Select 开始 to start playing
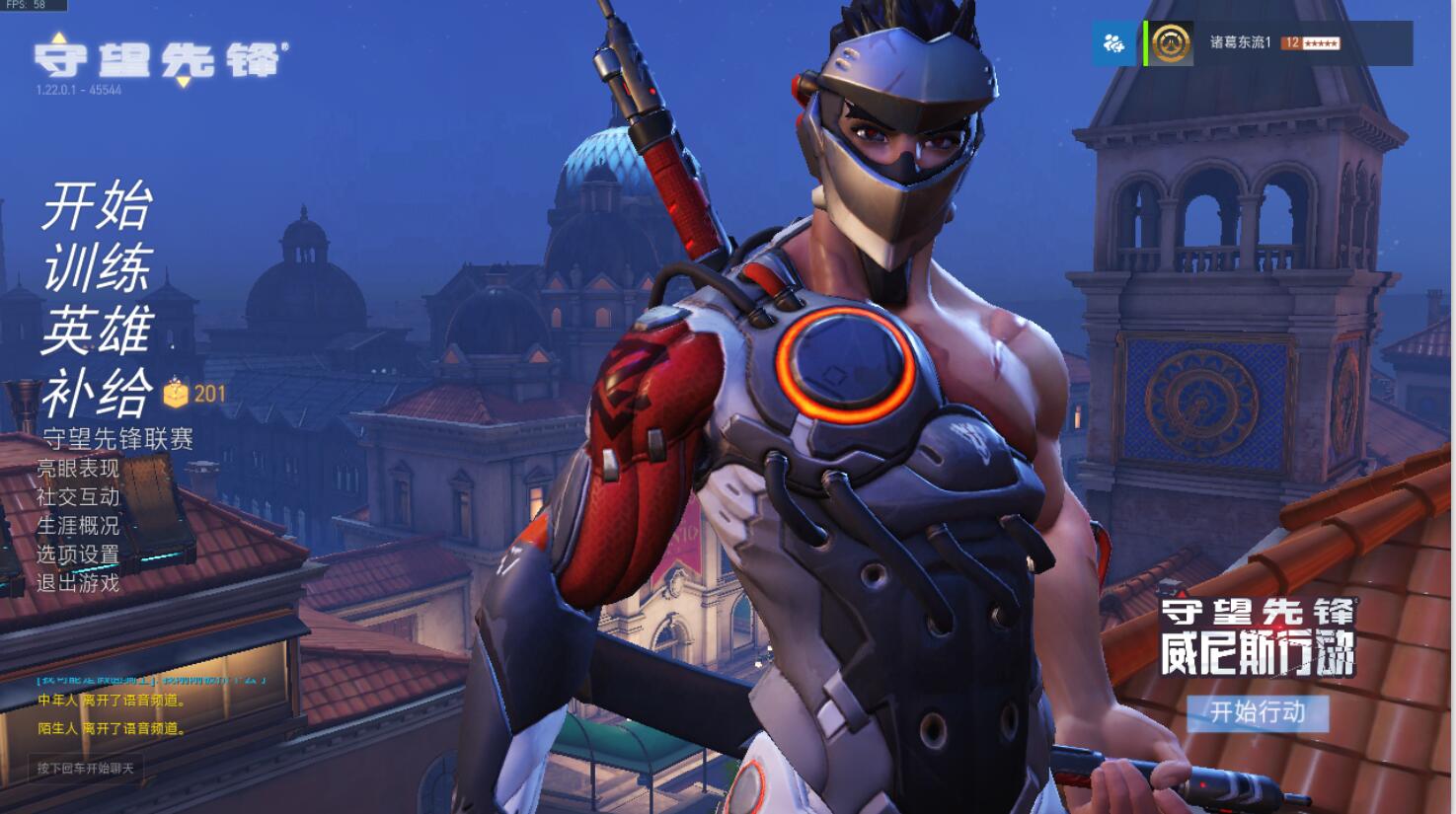The height and width of the screenshot is (814, 1456). tap(97, 207)
